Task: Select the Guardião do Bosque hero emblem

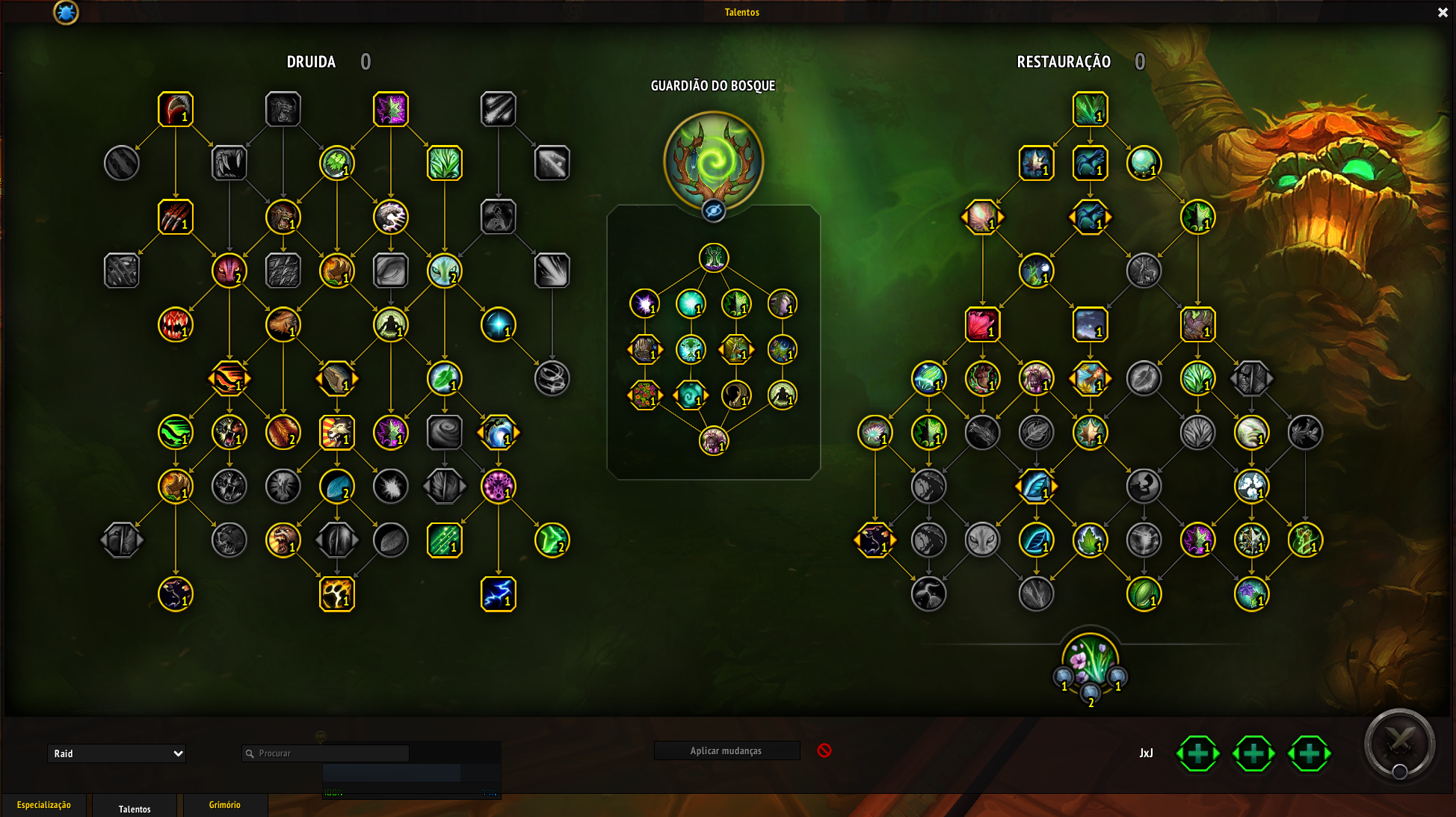Action: 714,161
